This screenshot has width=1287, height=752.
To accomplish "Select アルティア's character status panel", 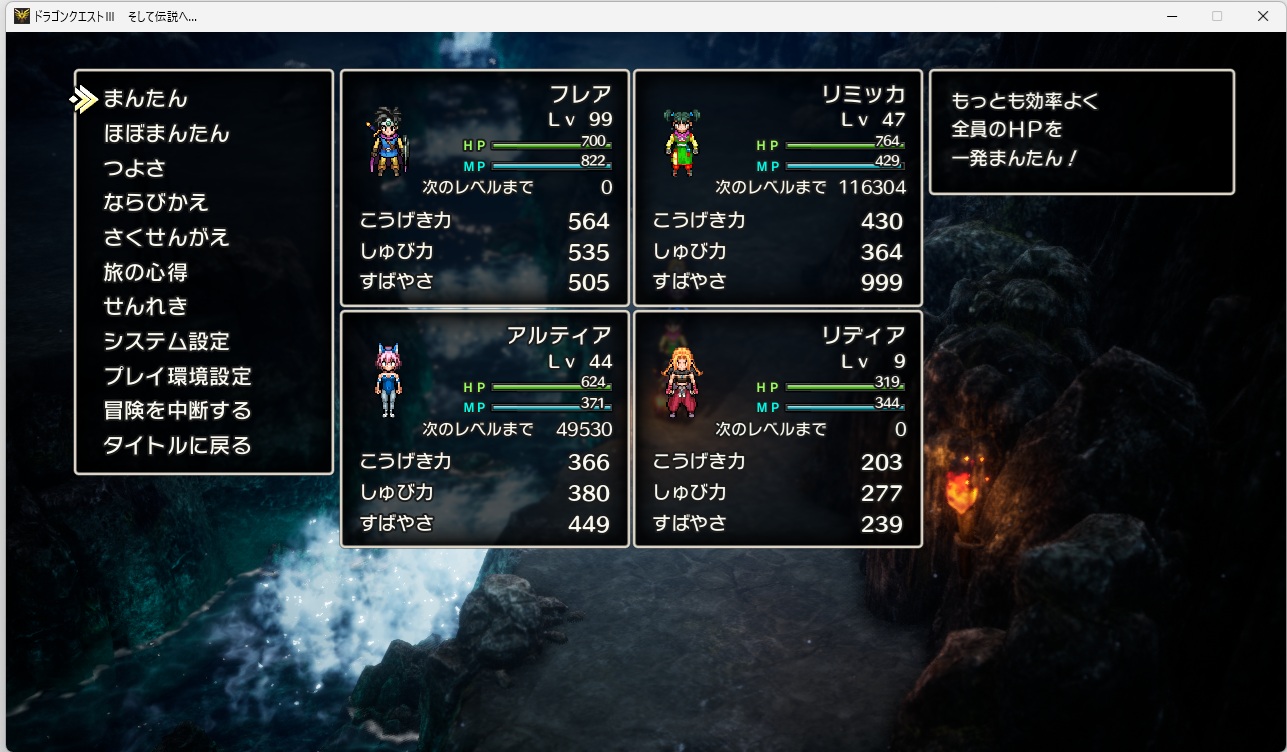I will pos(485,429).
